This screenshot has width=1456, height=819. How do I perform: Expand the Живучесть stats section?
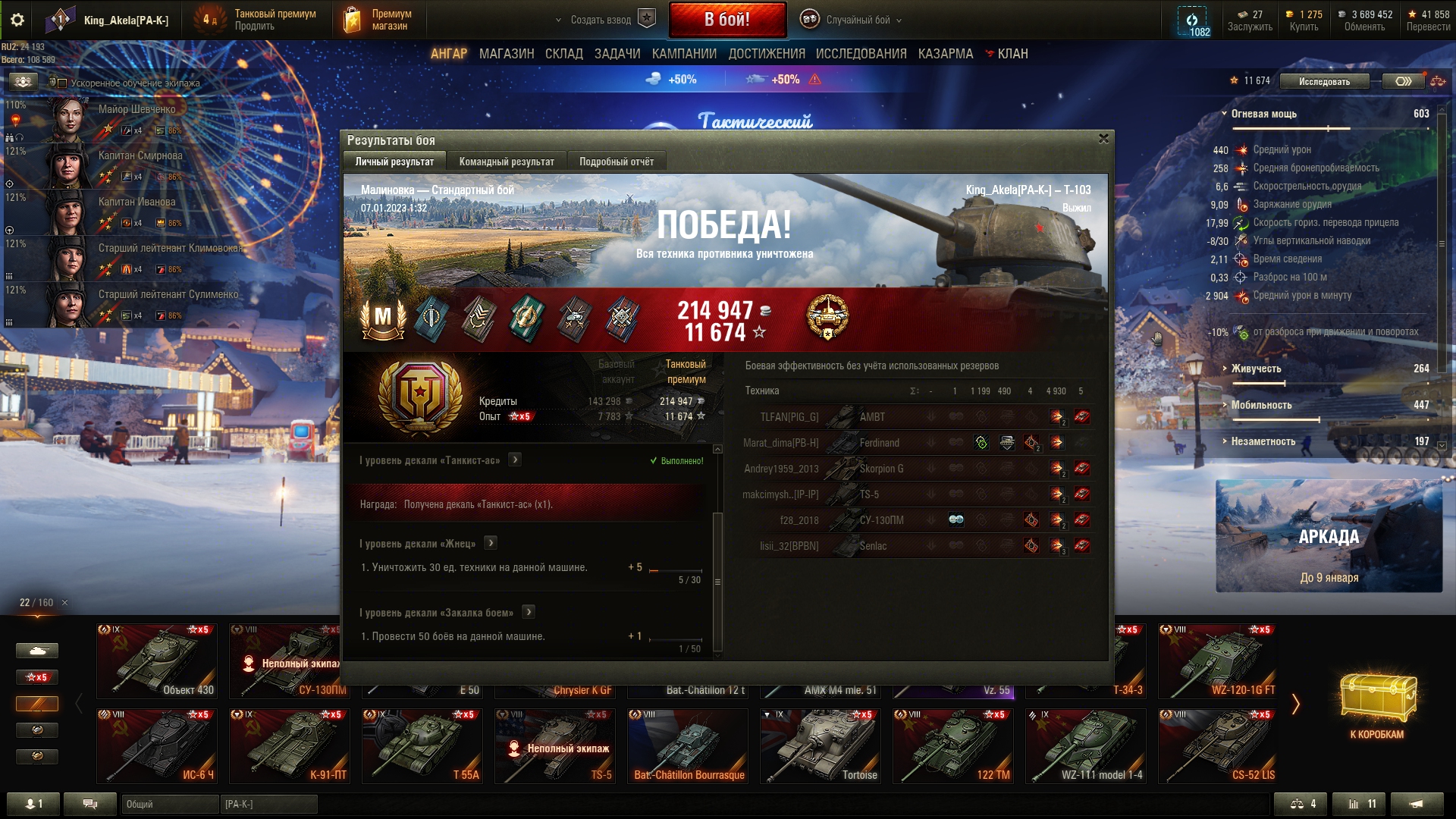tap(1256, 369)
